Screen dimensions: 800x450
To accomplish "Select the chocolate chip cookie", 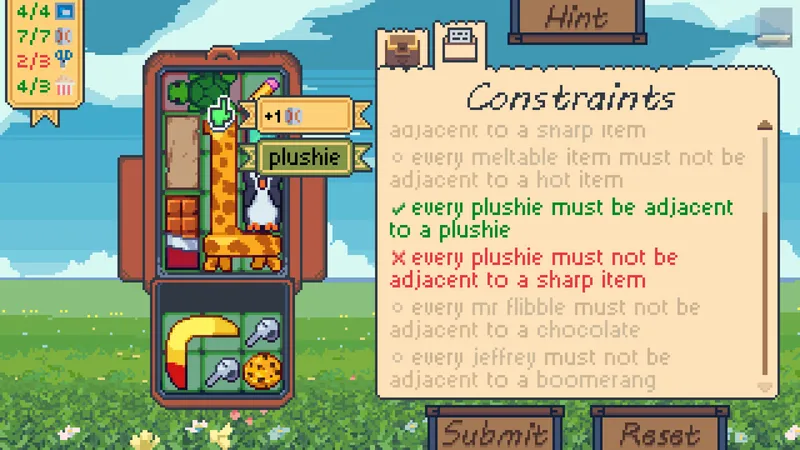I will tap(261, 371).
